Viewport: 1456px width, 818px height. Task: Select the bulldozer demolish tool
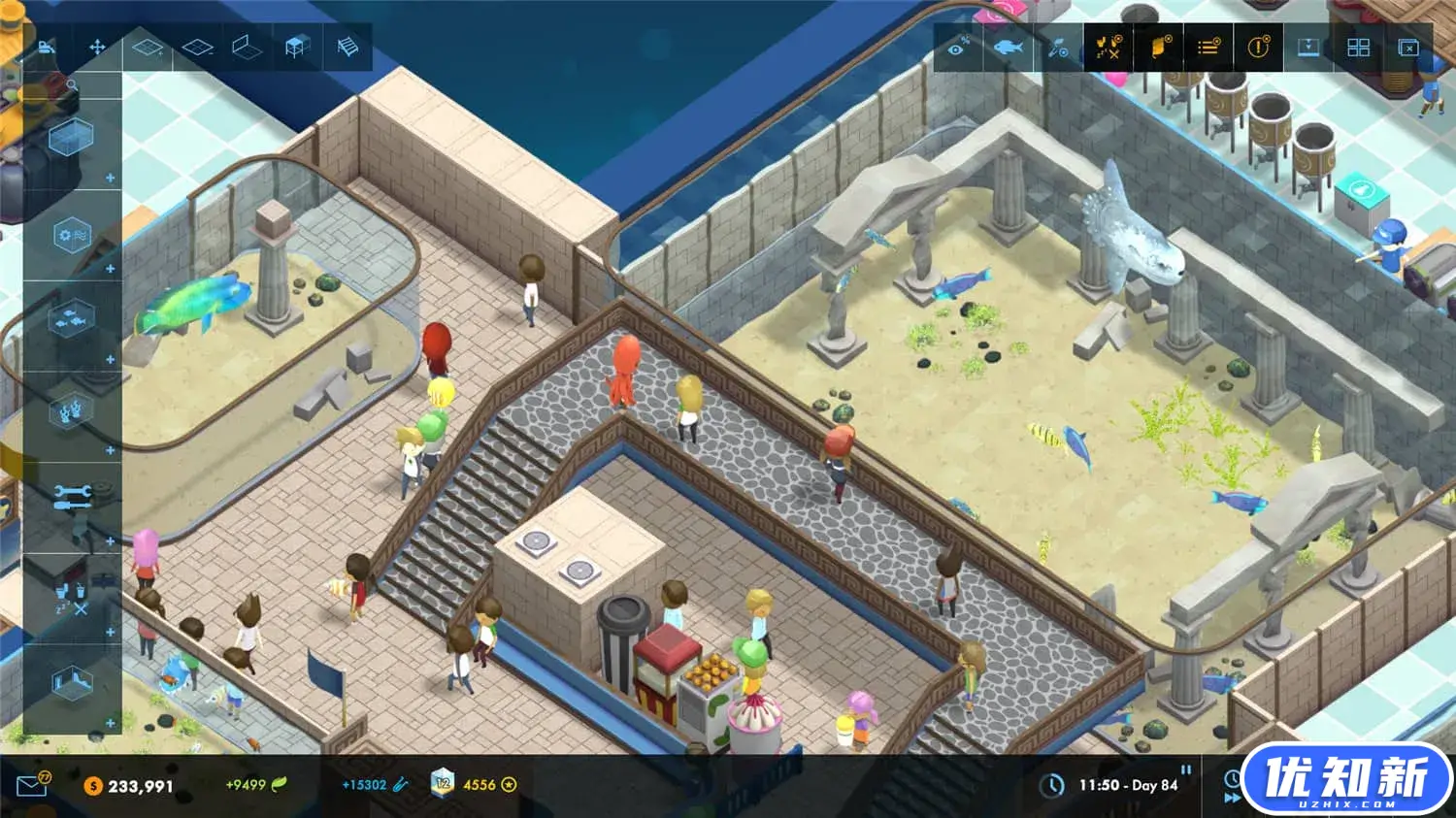[46, 47]
